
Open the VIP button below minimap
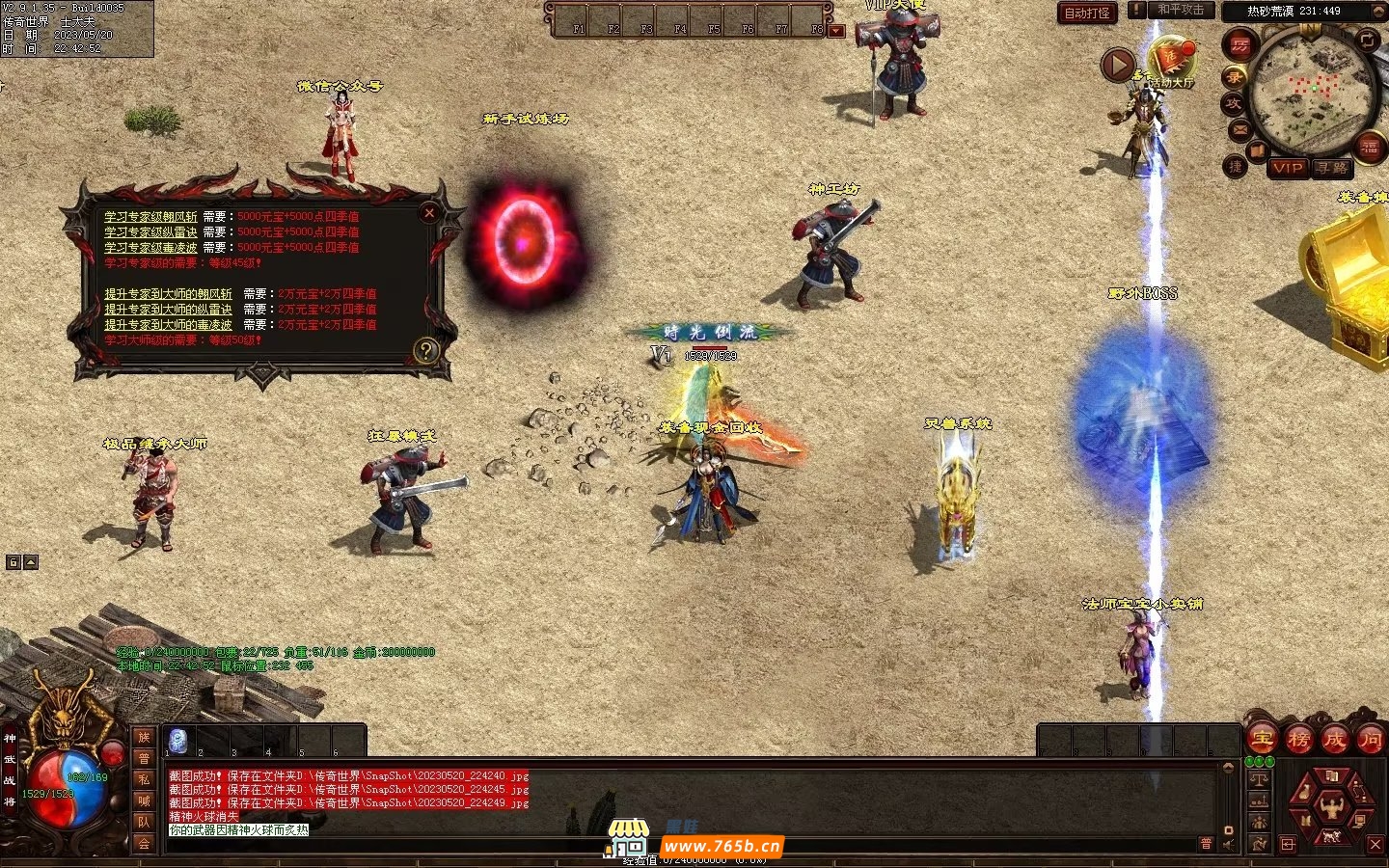click(x=1288, y=168)
